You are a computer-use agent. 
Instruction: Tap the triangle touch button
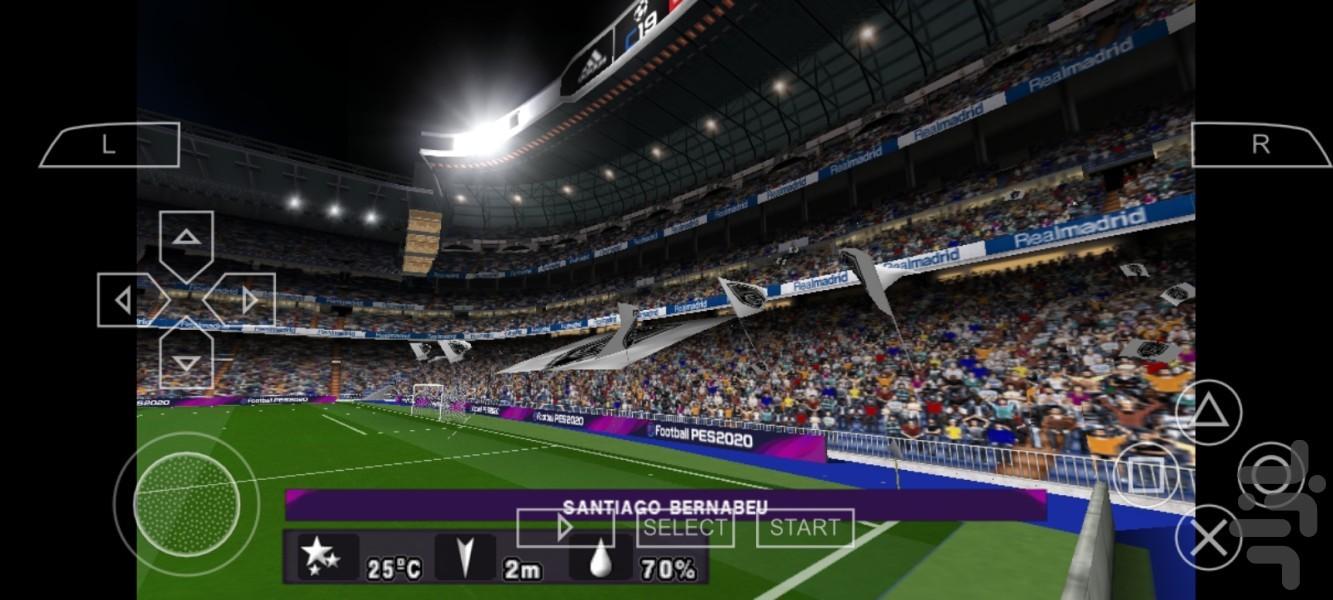click(1208, 412)
